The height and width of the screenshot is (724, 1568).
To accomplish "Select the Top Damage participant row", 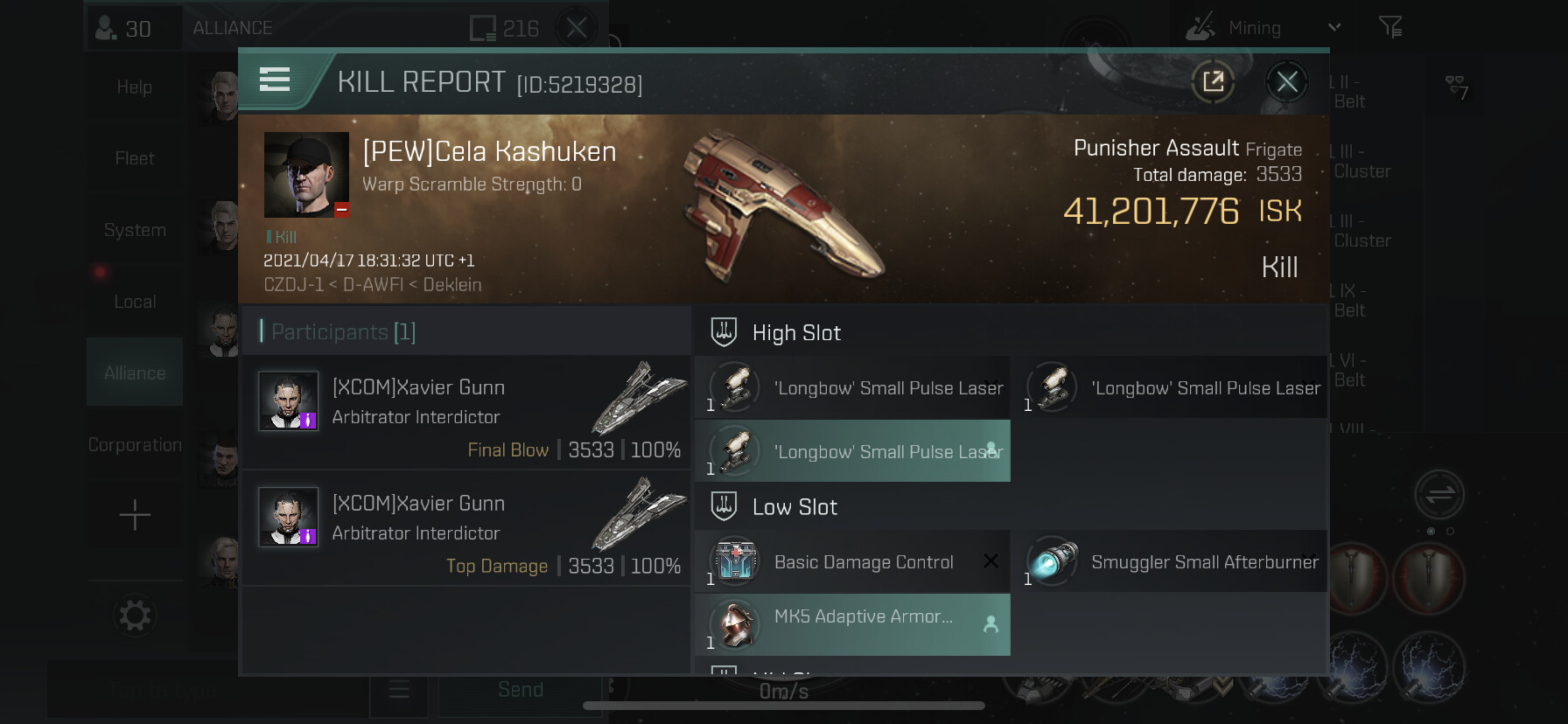I will [465, 529].
